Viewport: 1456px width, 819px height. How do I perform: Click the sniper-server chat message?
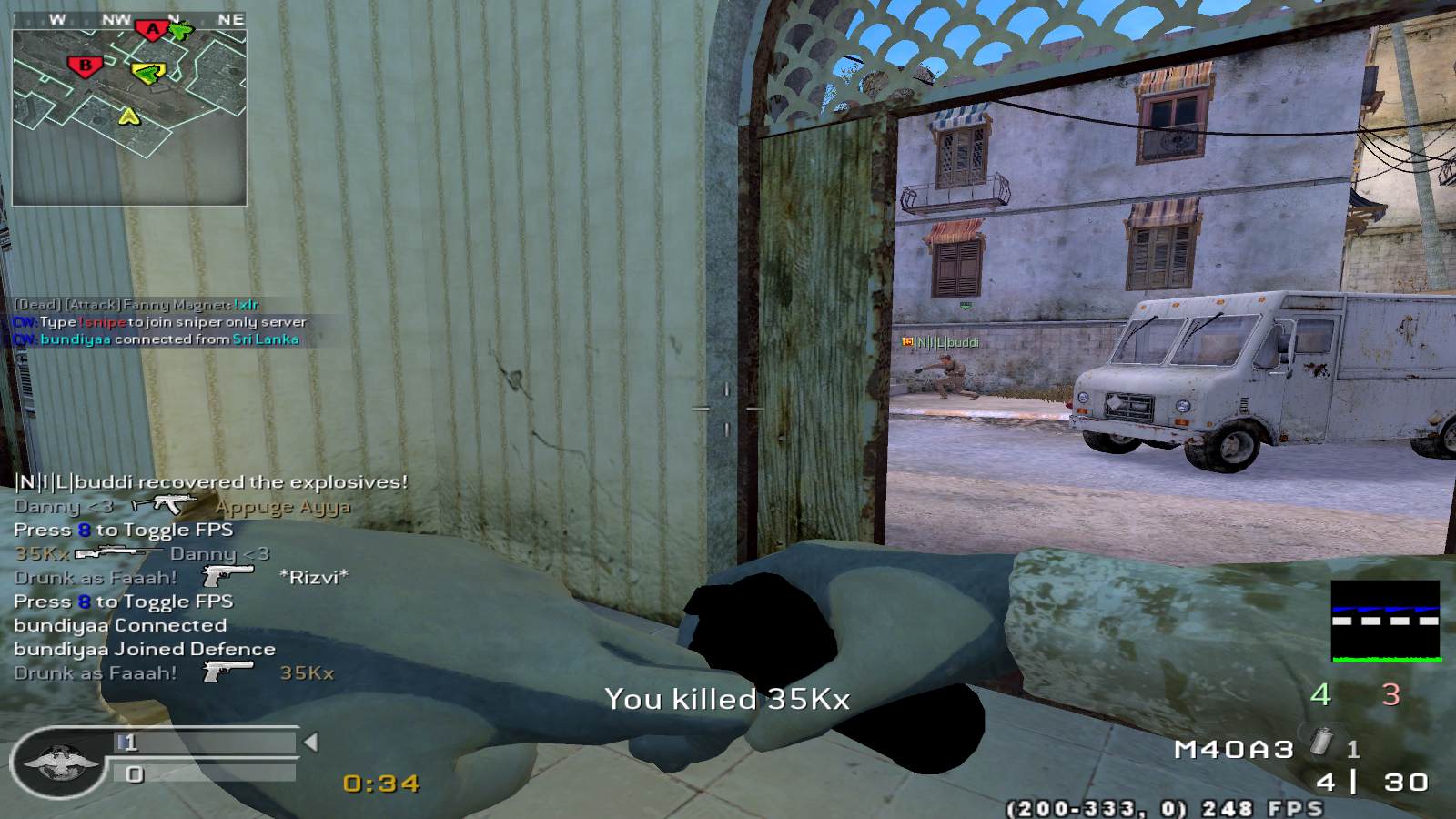tap(160, 322)
